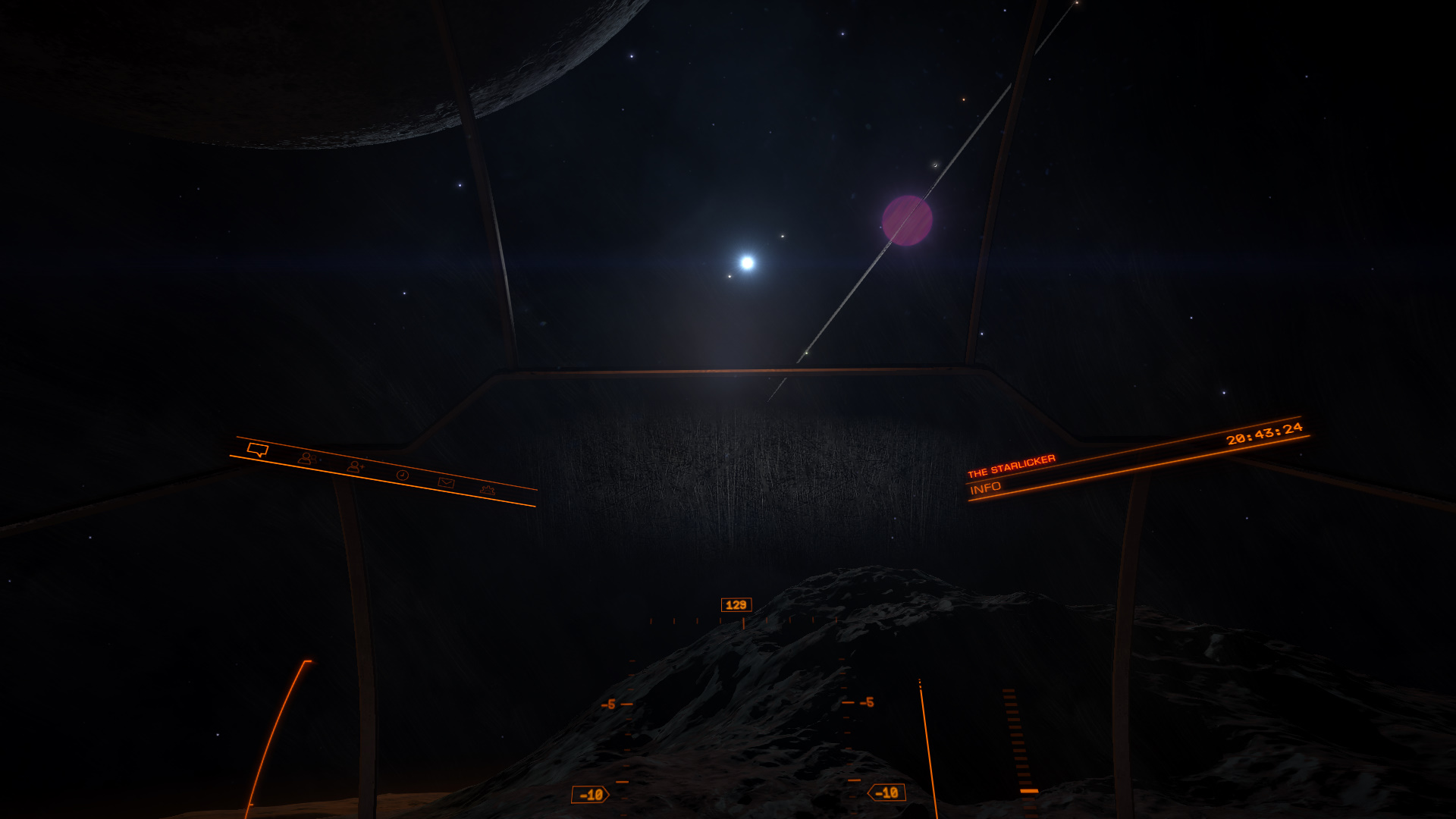Open the add-friend tab

[354, 466]
